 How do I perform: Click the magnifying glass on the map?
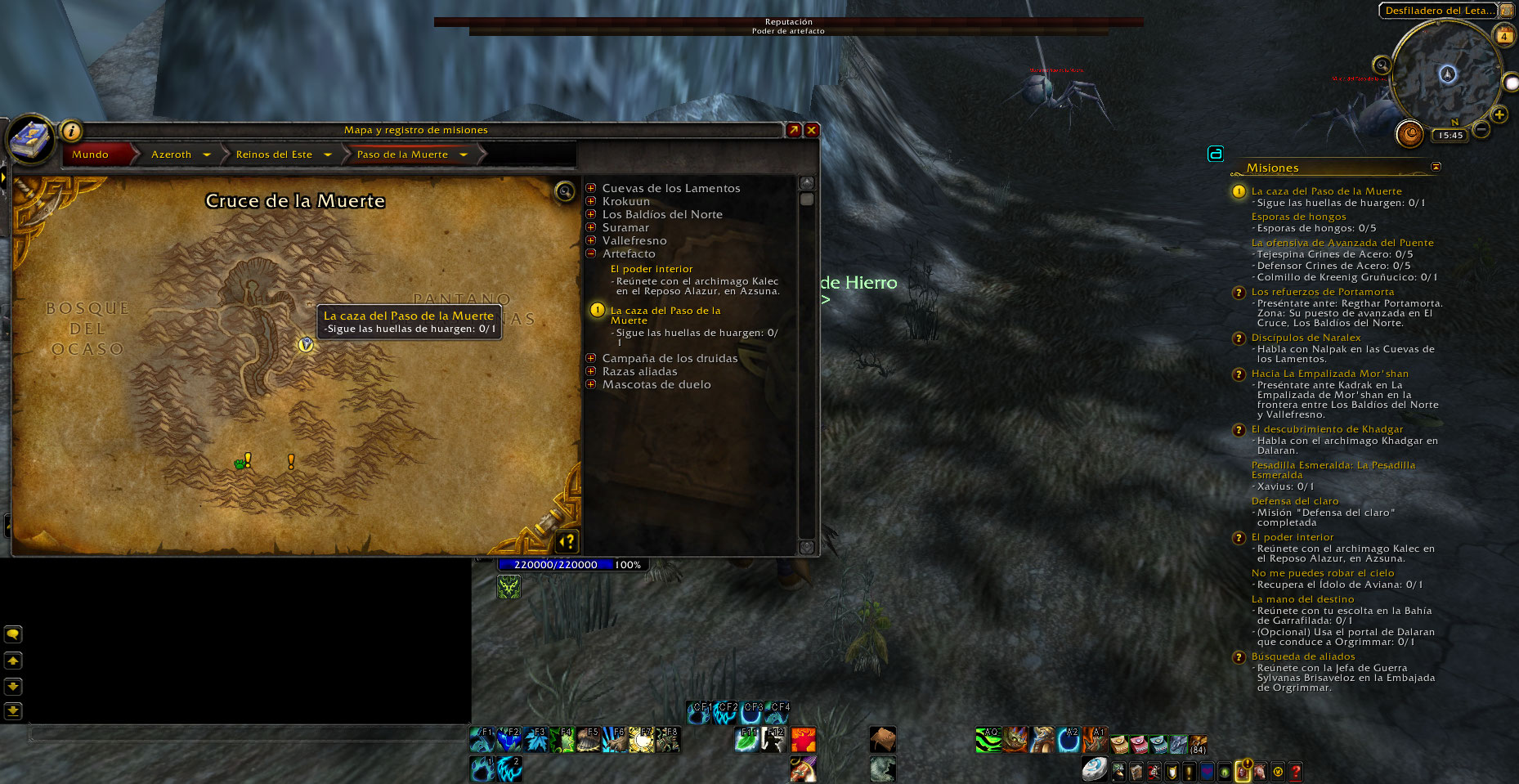564,192
